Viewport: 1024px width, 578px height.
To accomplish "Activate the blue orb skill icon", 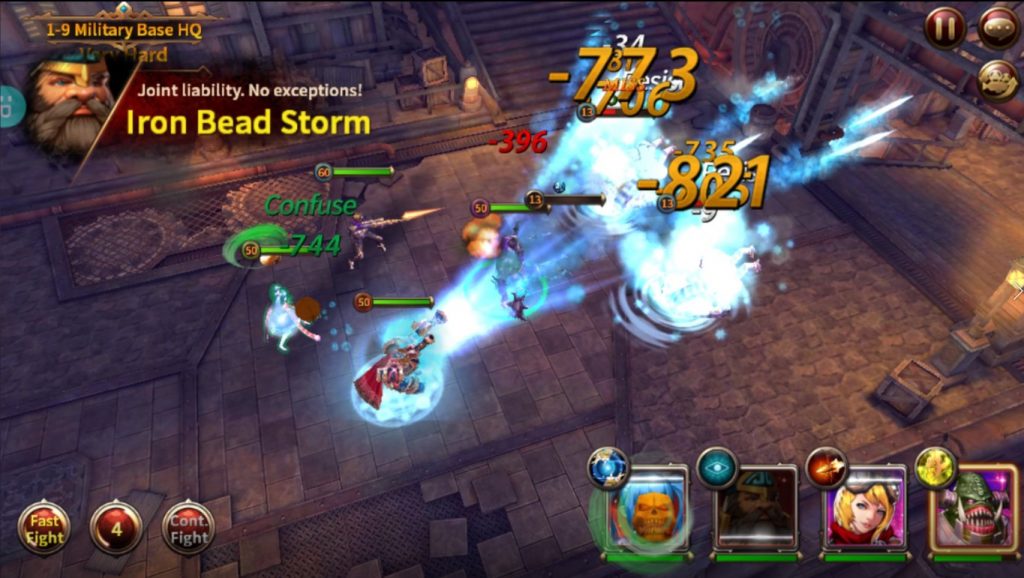I will pos(608,468).
